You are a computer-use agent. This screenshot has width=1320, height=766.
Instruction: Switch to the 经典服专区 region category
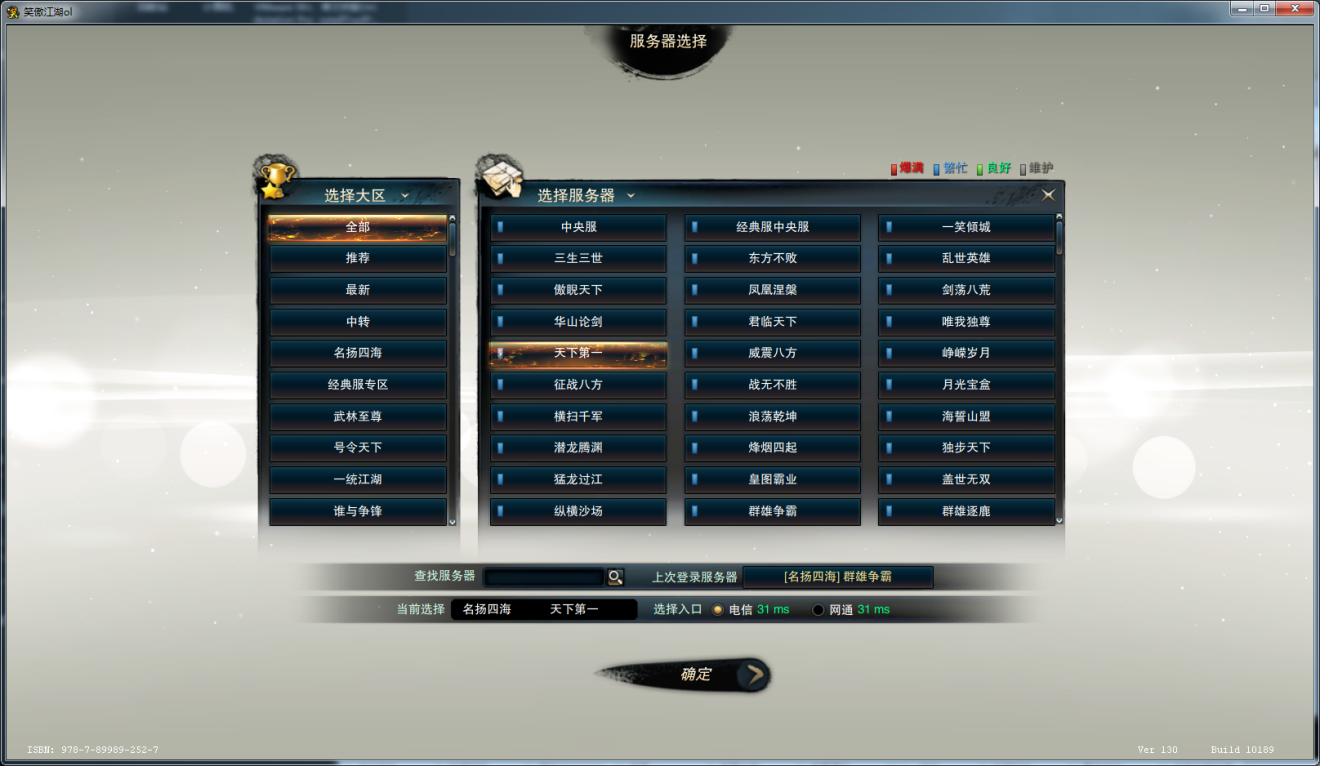pyautogui.click(x=358, y=384)
